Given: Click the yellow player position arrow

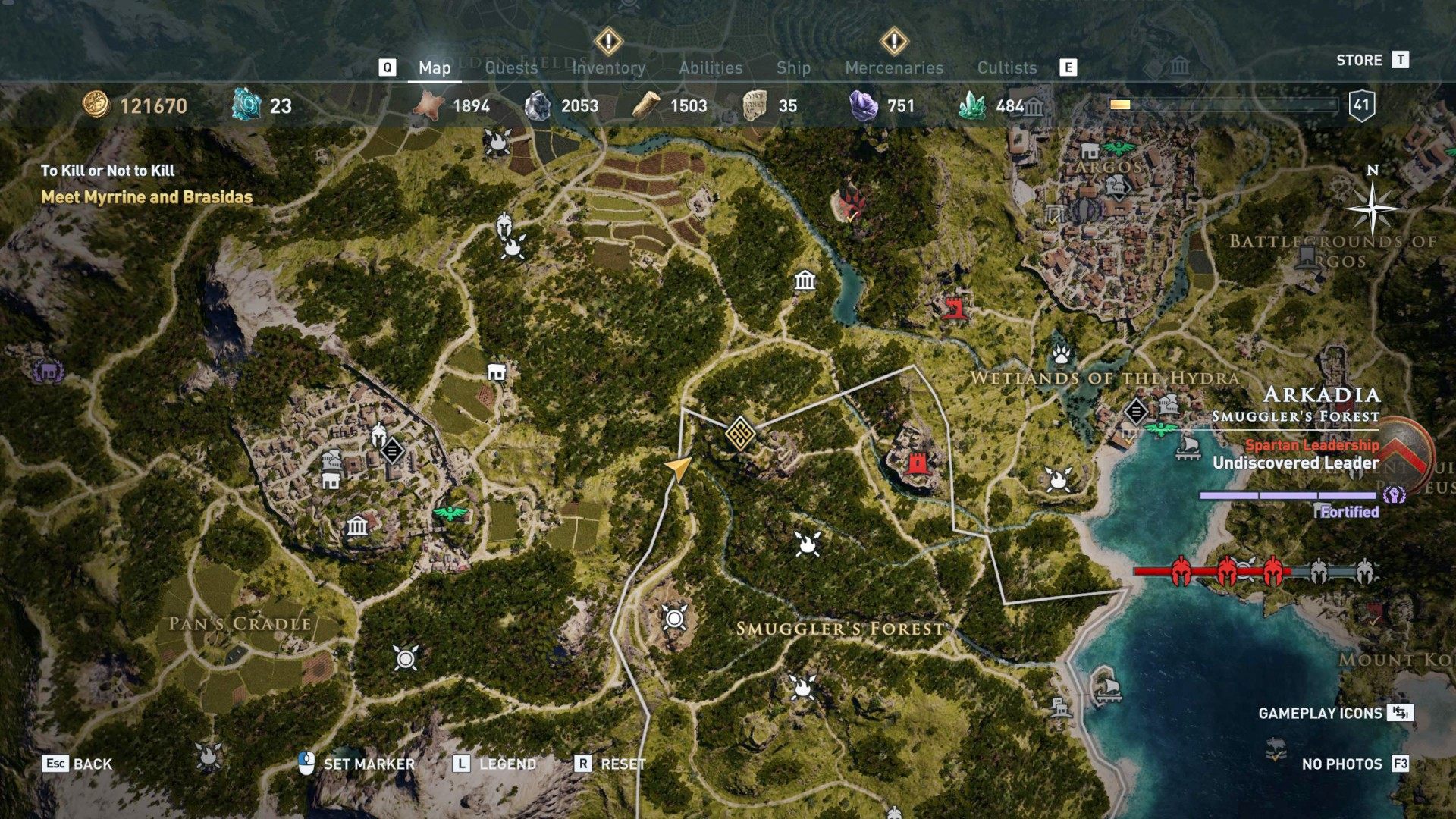Looking at the screenshot, I should (680, 470).
